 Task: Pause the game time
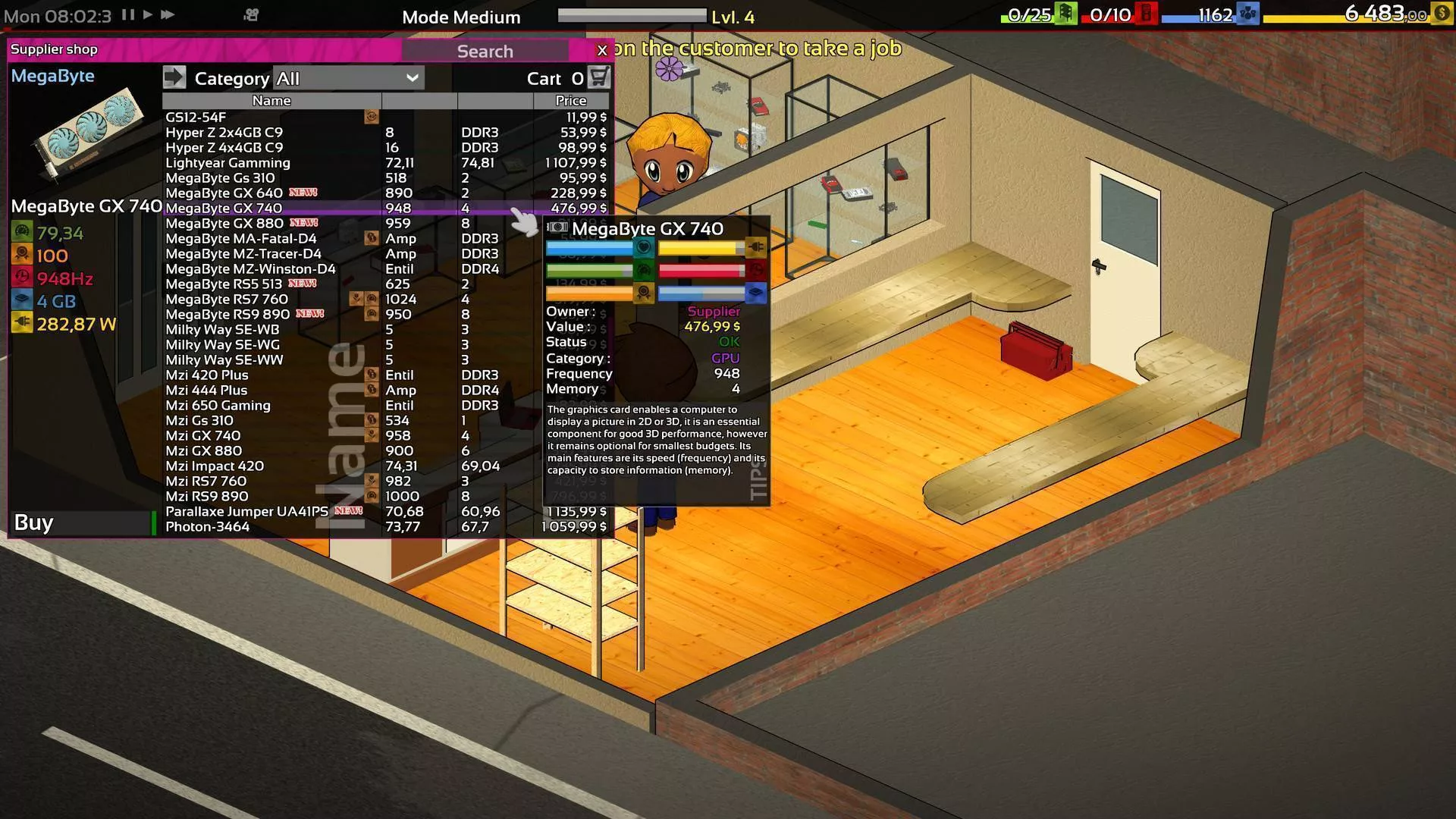pos(128,14)
